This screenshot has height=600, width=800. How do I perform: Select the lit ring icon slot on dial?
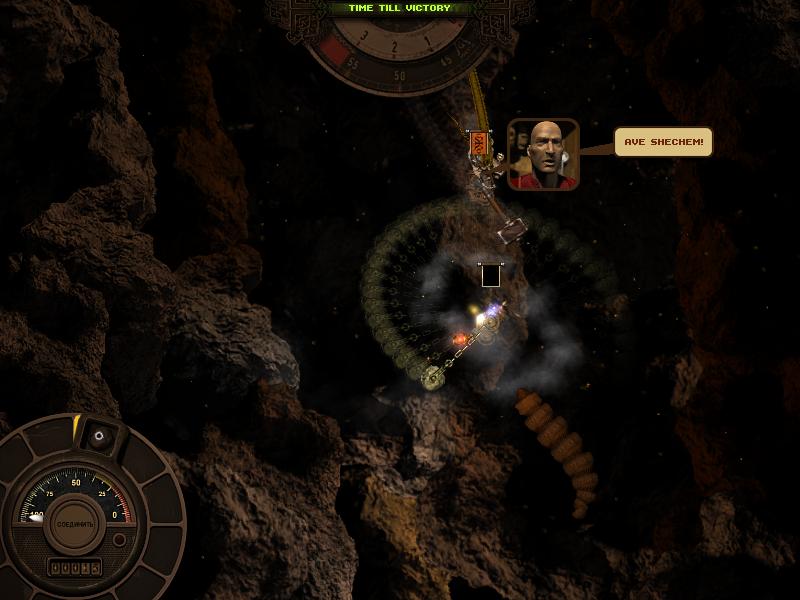pyautogui.click(x=98, y=437)
